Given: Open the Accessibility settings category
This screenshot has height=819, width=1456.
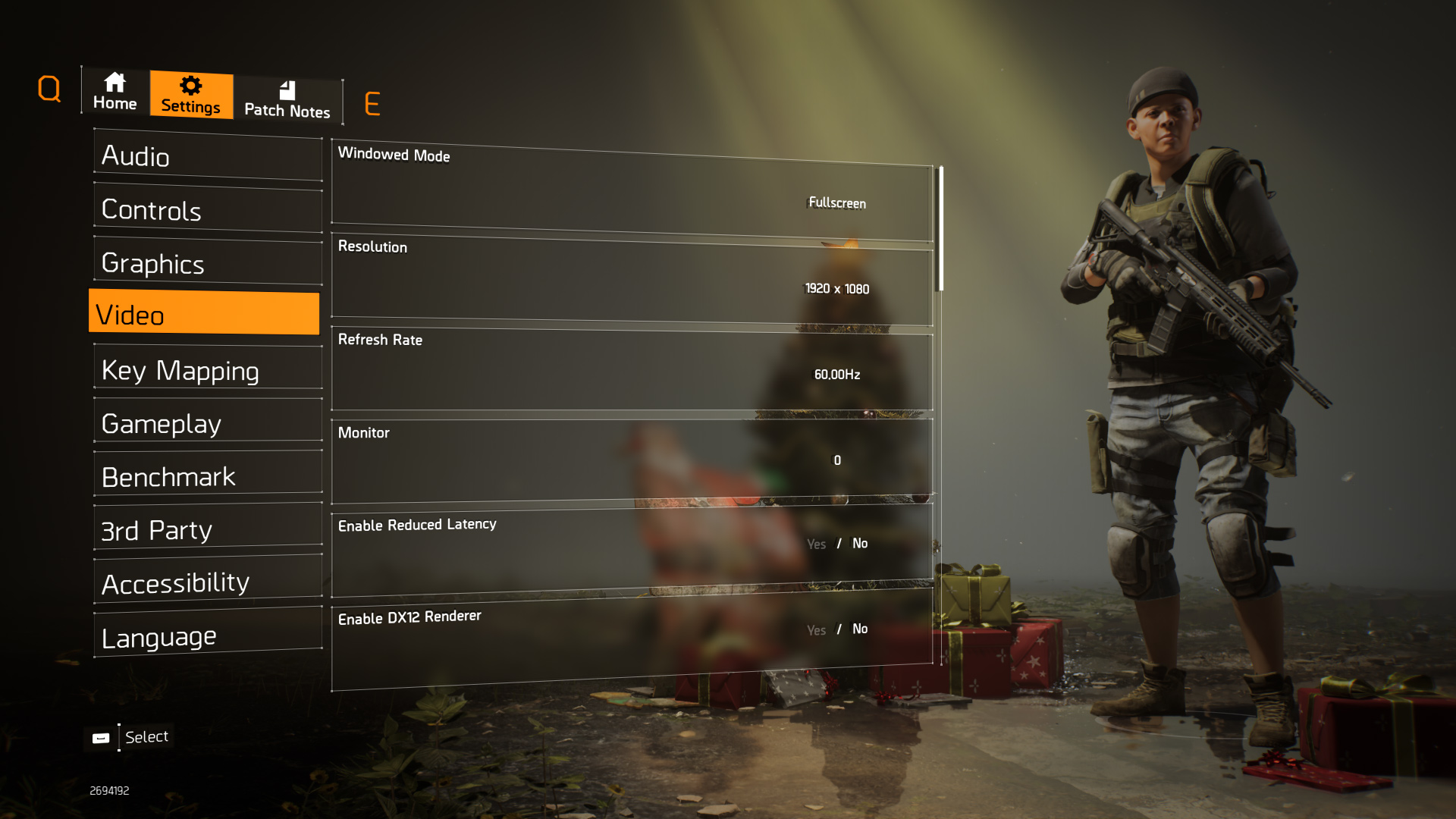Looking at the screenshot, I should click(x=208, y=582).
